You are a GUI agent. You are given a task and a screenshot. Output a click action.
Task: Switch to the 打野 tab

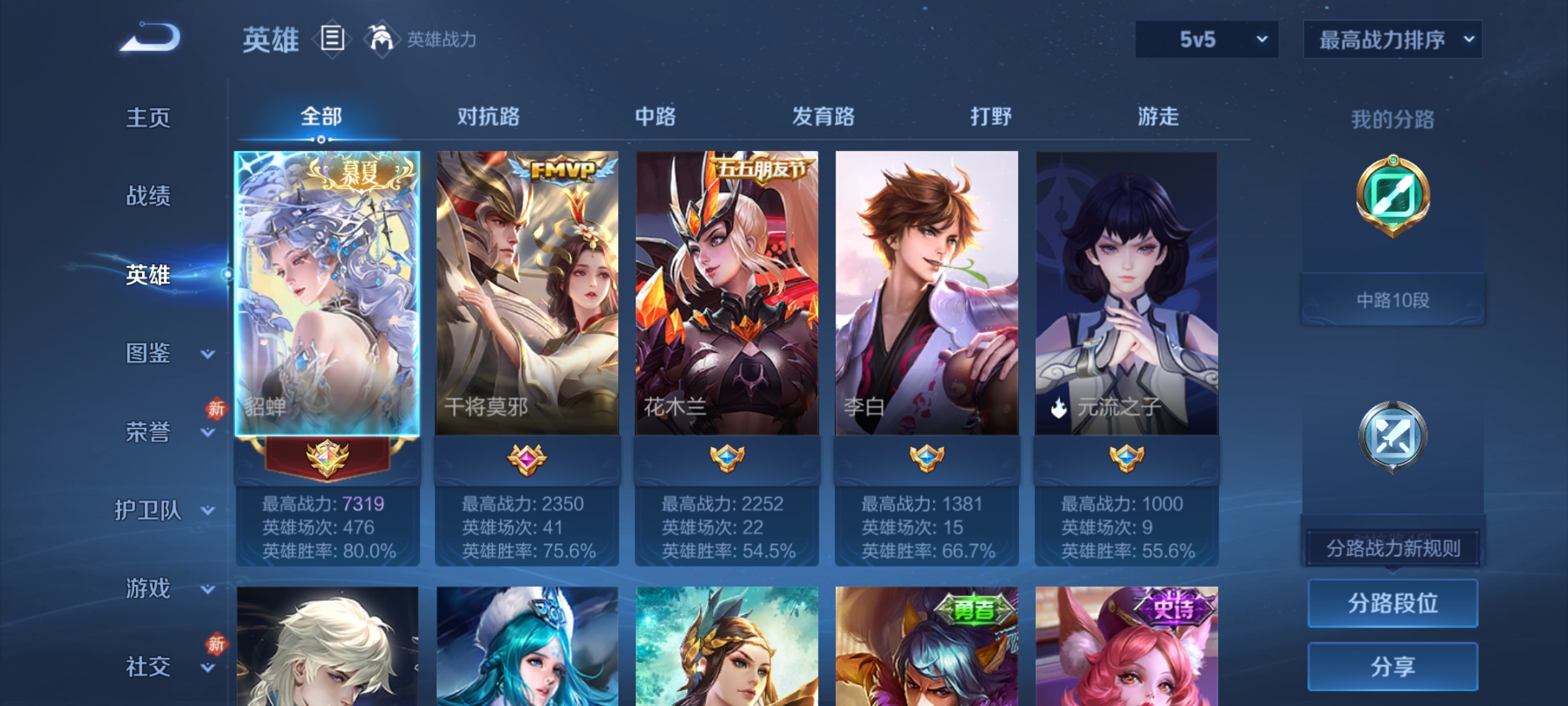[990, 116]
